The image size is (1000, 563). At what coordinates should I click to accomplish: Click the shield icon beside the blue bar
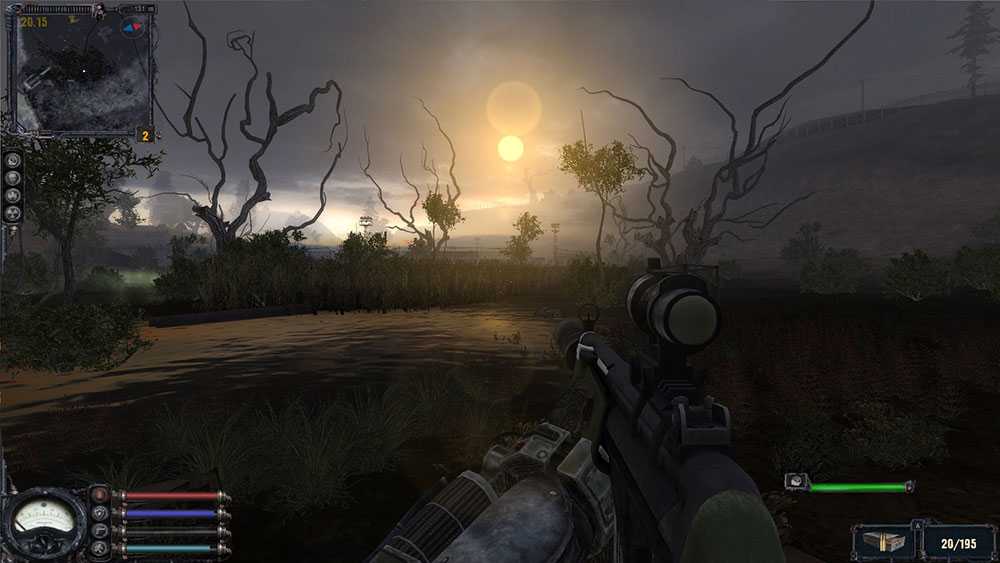point(99,513)
